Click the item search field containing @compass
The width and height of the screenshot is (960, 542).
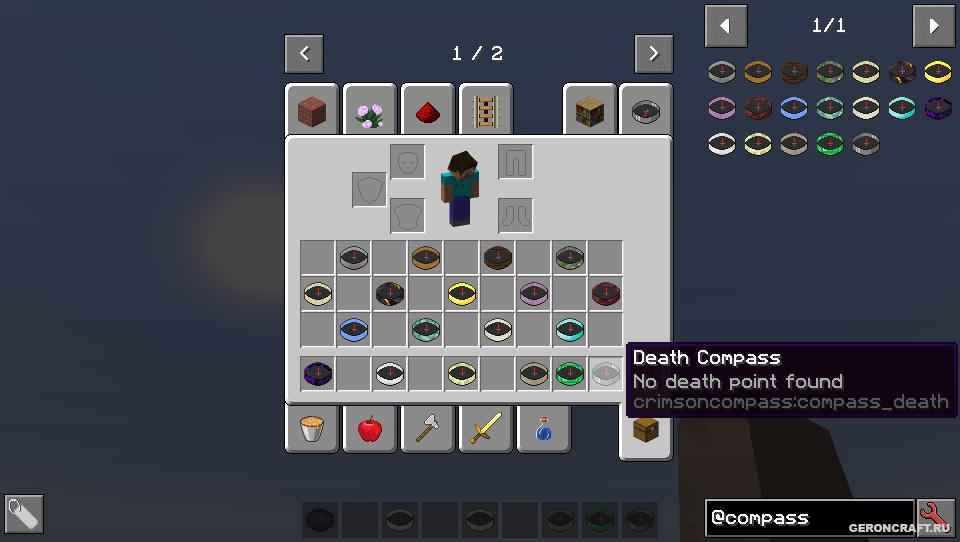(x=808, y=518)
